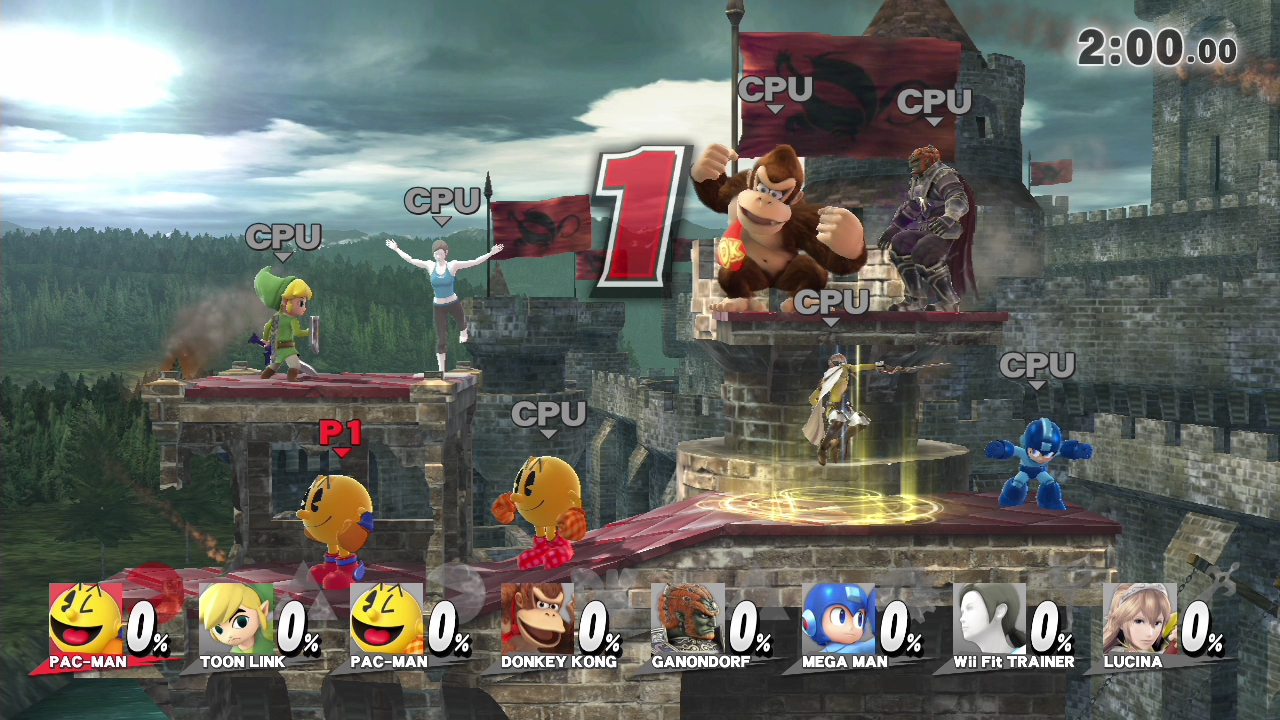Choose the Lucina fighter portrait
Viewport: 1280px width, 720px height.
pos(1139,619)
